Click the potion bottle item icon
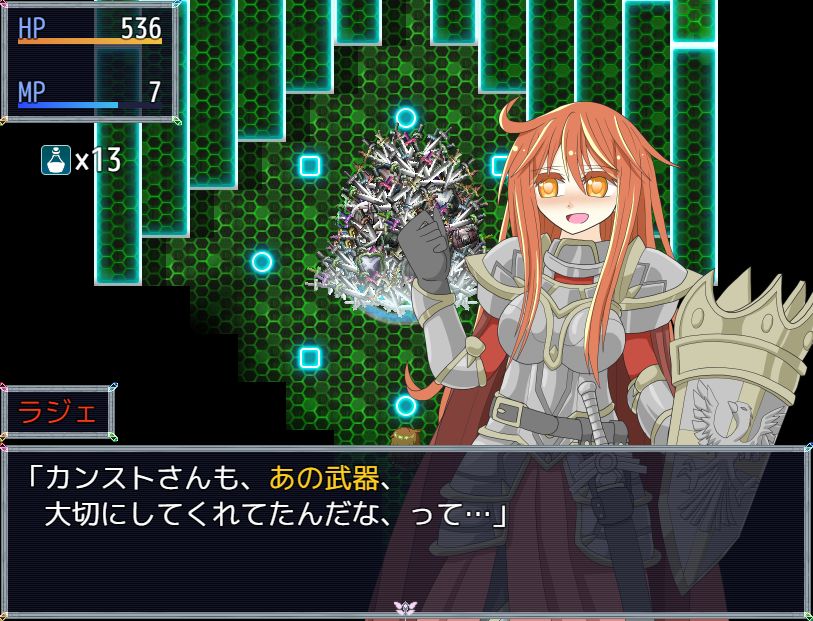813x621 pixels. point(55,160)
